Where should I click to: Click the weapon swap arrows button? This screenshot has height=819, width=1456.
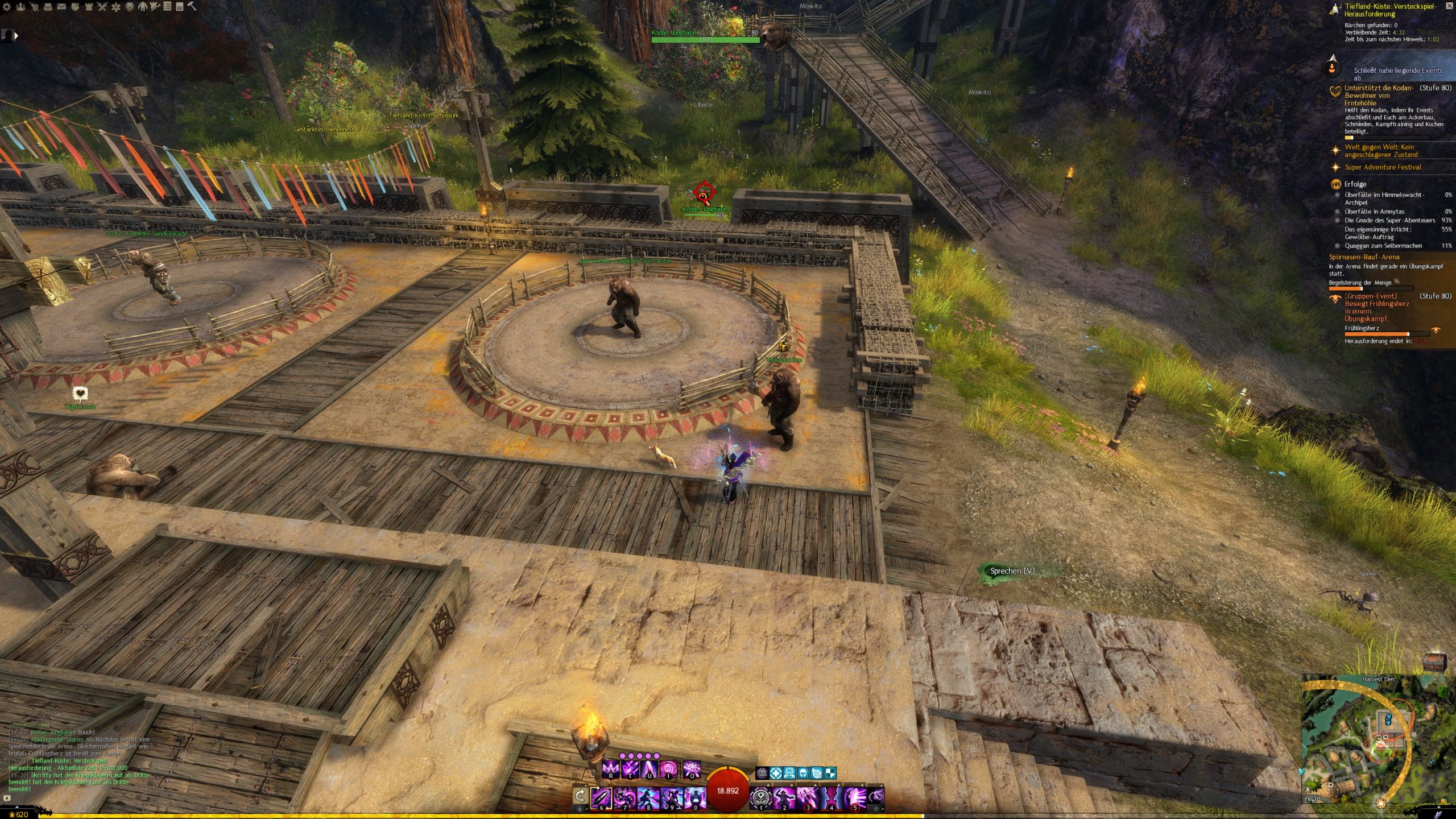(x=580, y=796)
